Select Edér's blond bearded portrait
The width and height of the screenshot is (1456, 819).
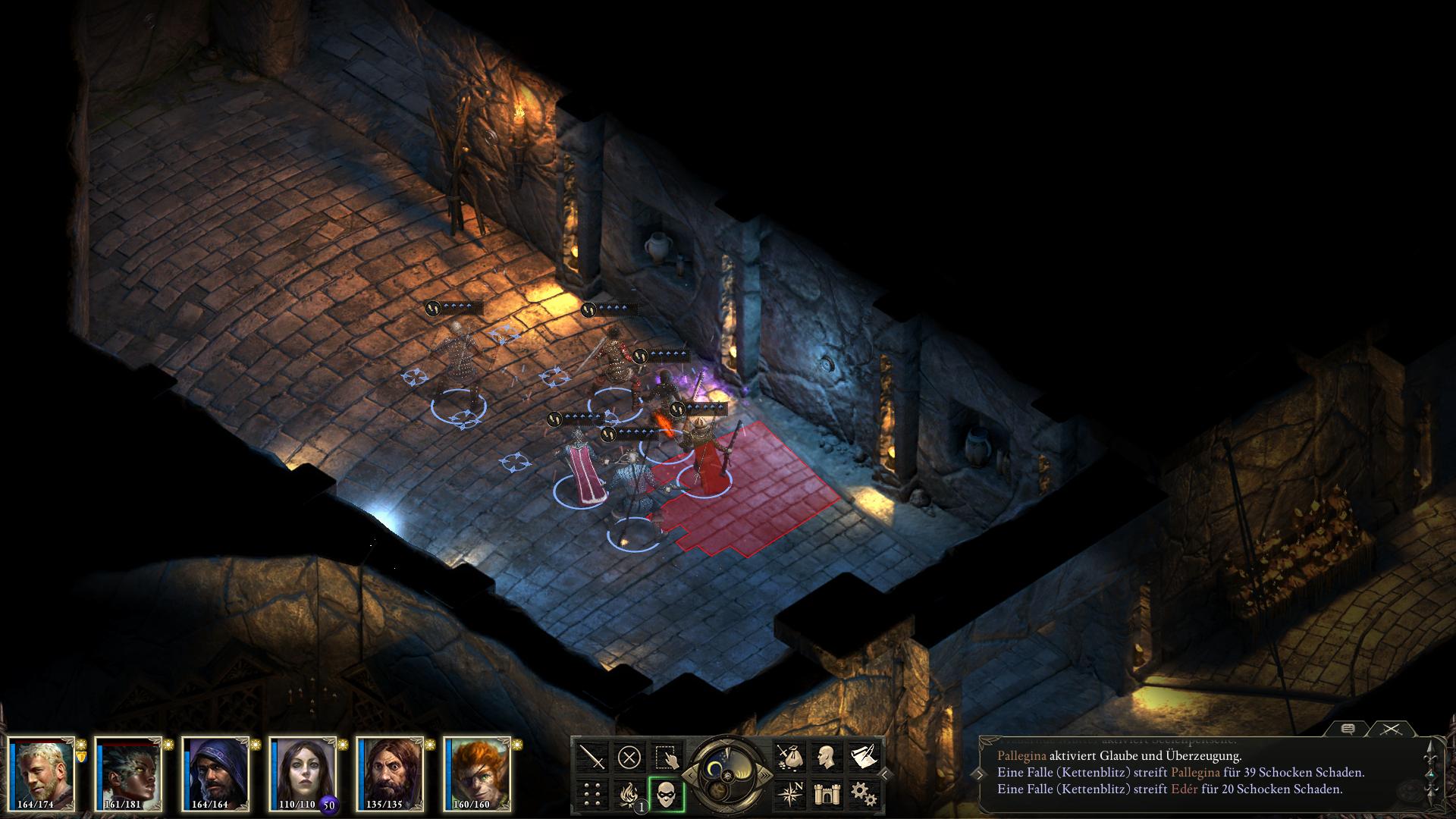(42, 772)
